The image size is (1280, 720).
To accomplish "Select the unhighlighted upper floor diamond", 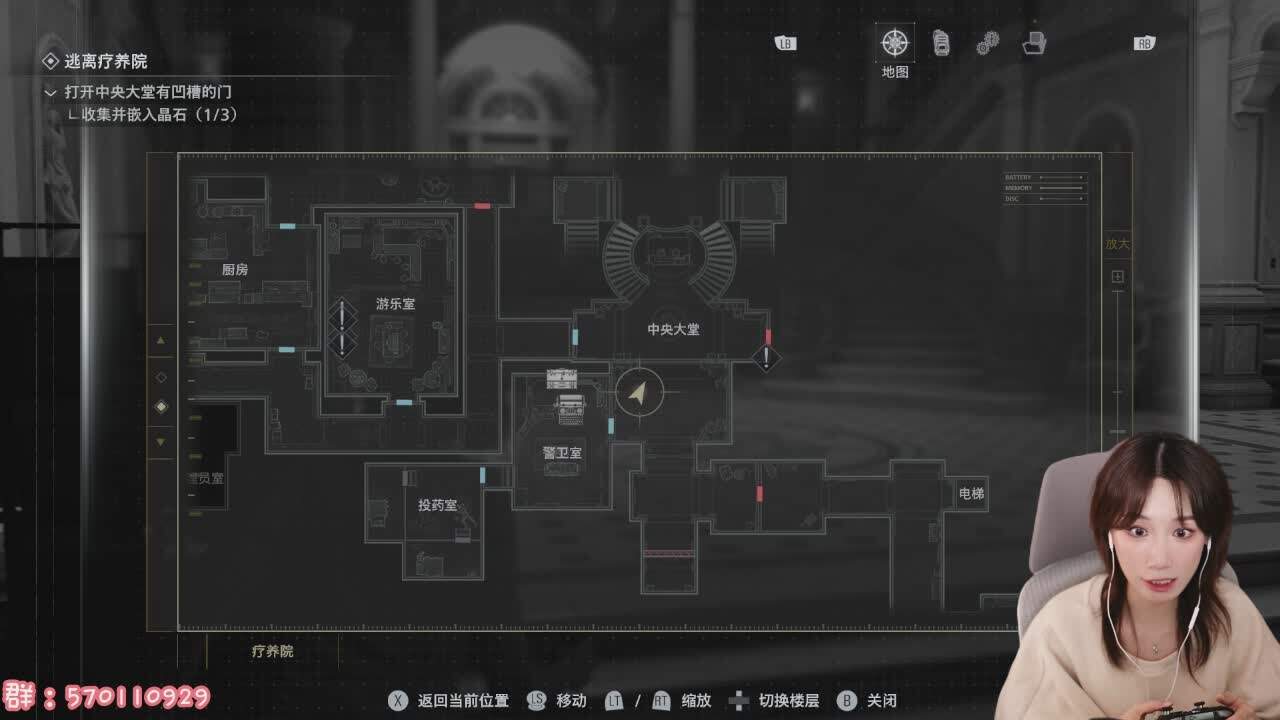I will point(161,377).
